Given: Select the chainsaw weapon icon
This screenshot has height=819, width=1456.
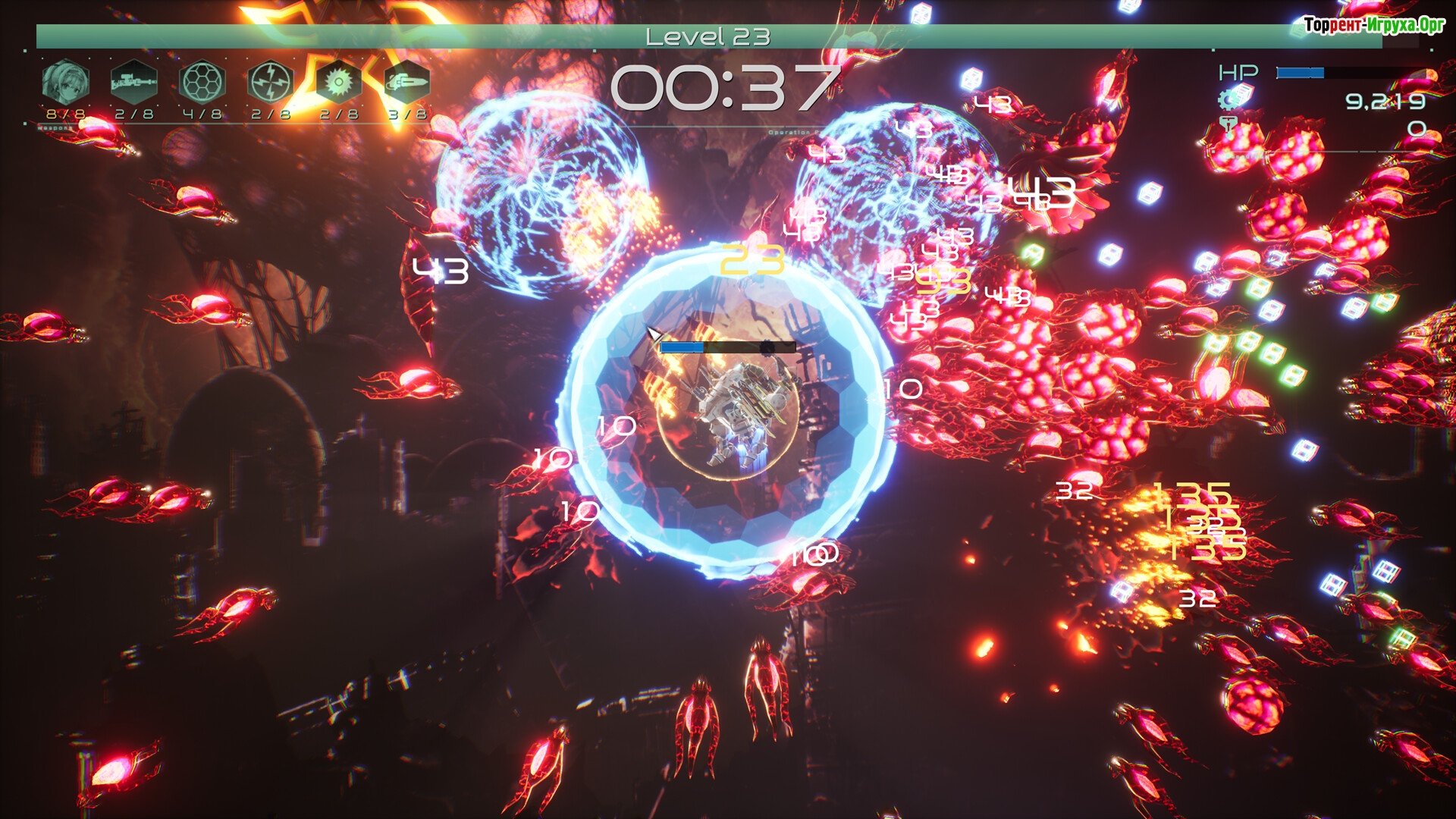Looking at the screenshot, I should coord(406,82).
